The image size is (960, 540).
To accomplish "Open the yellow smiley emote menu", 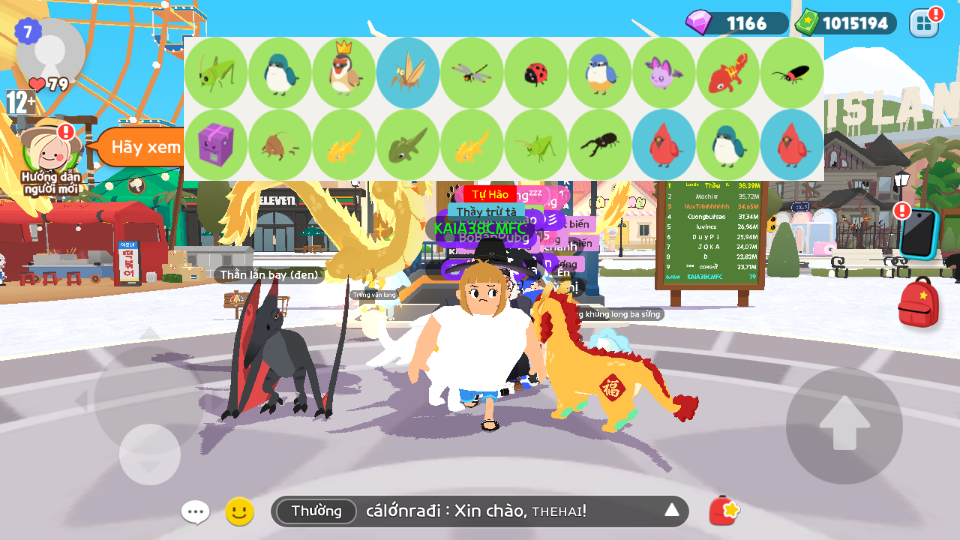I will coord(238,512).
